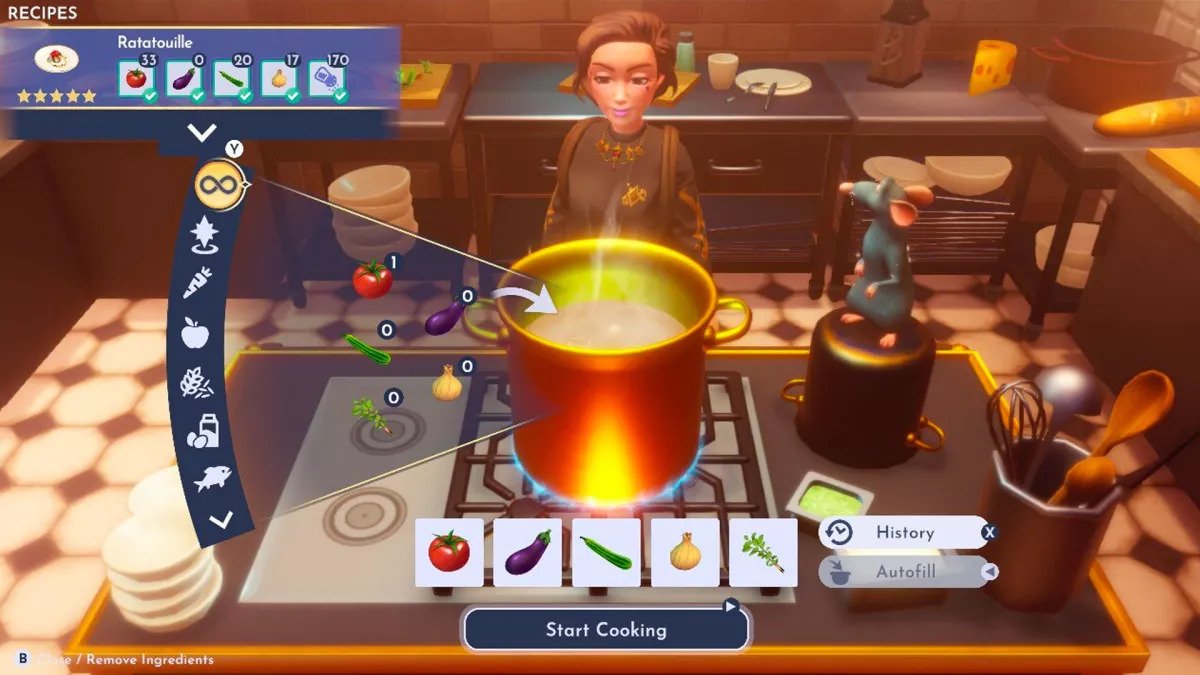The image size is (1200, 675).
Task: Expand the recipes panel with the down chevron
Action: tap(202, 132)
